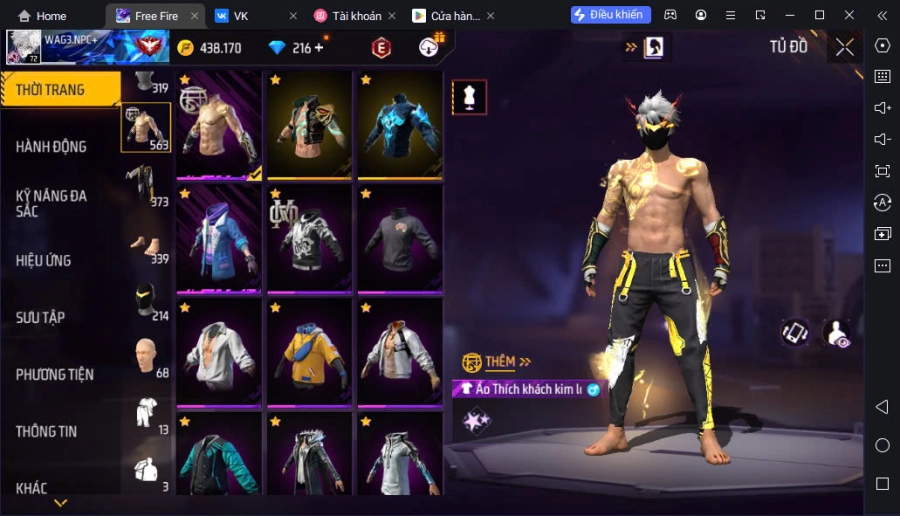Add diamonds with the plus button
Viewport: 900px width, 516px height.
[319, 48]
